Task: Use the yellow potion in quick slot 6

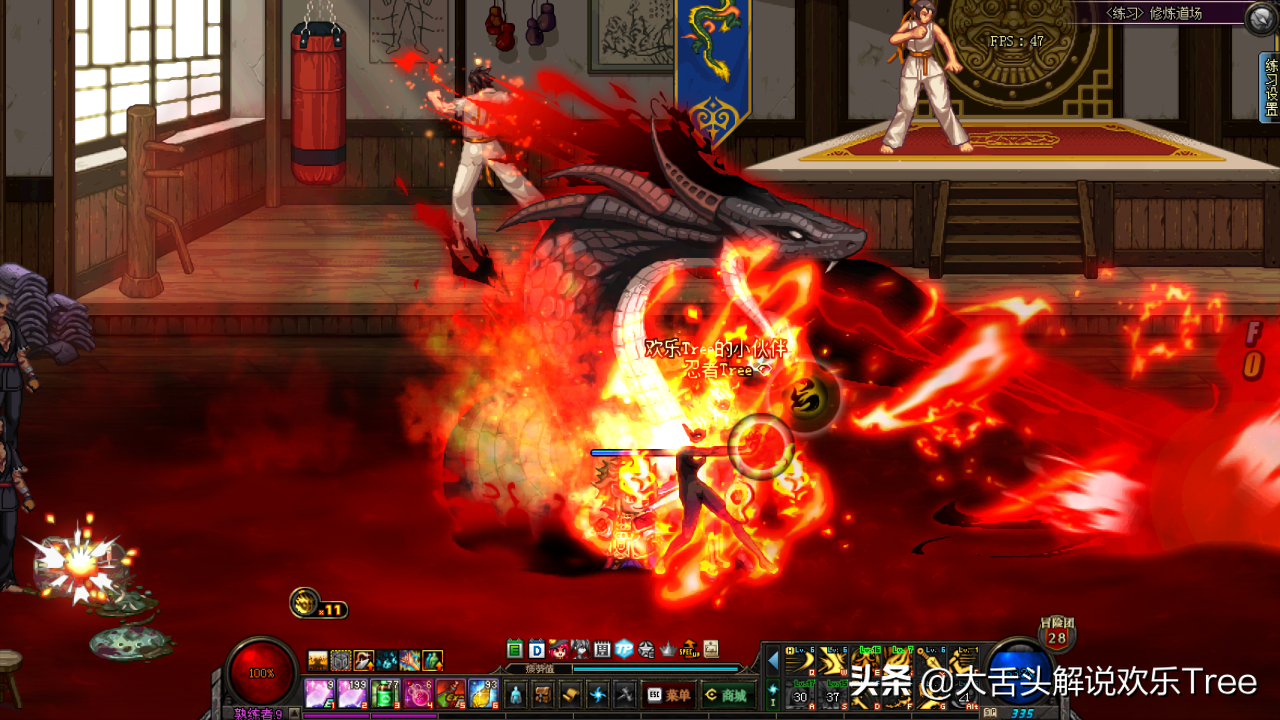Action: coord(482,693)
